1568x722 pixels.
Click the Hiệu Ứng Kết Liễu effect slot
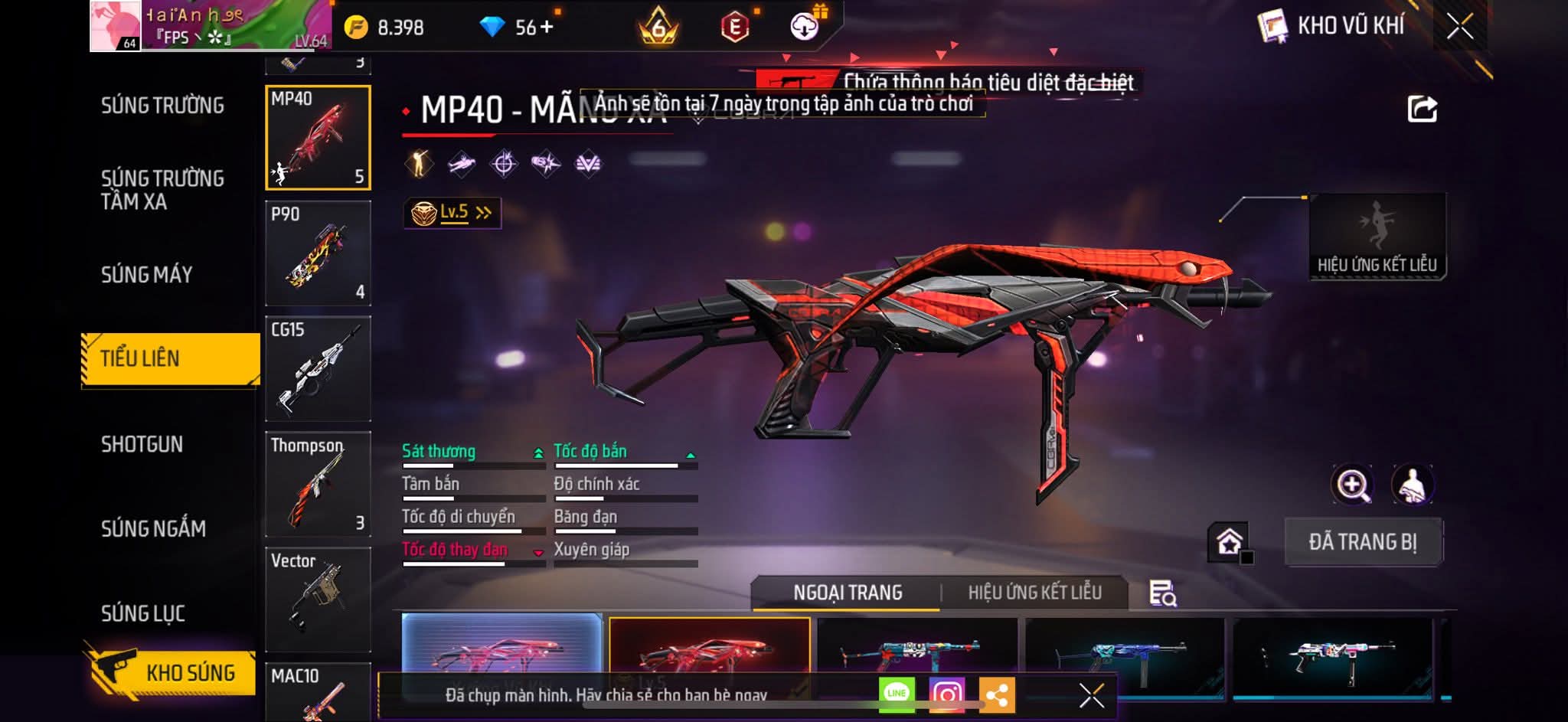[x=1377, y=237]
